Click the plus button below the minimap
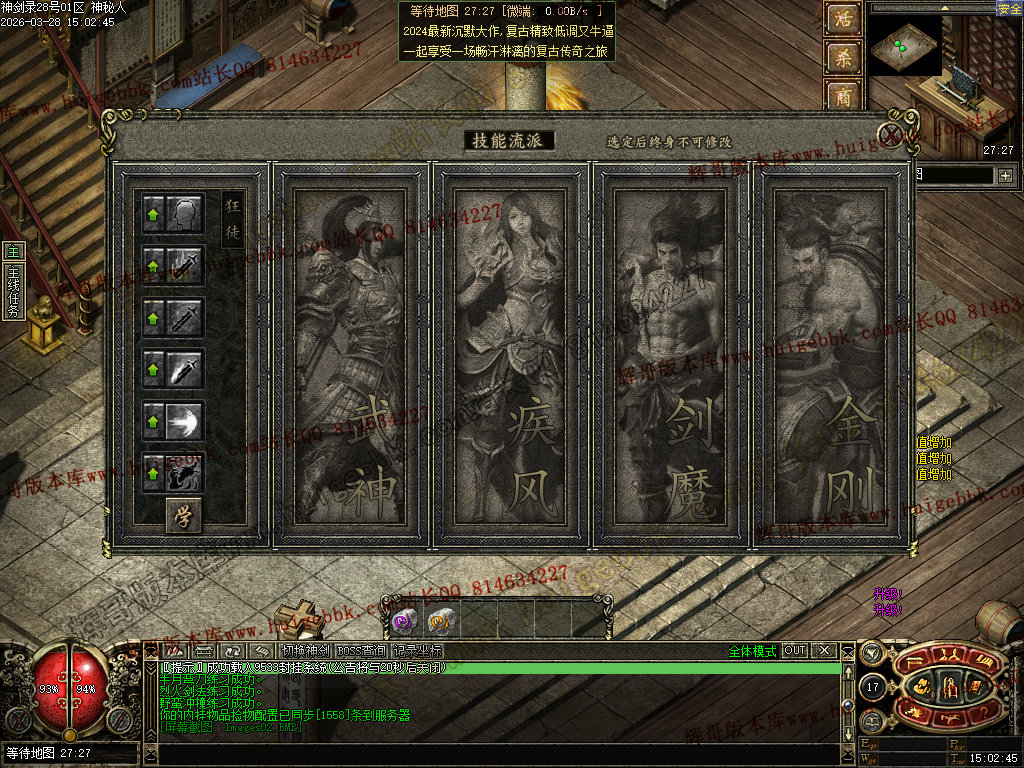The image size is (1024, 768). tap(1005, 176)
